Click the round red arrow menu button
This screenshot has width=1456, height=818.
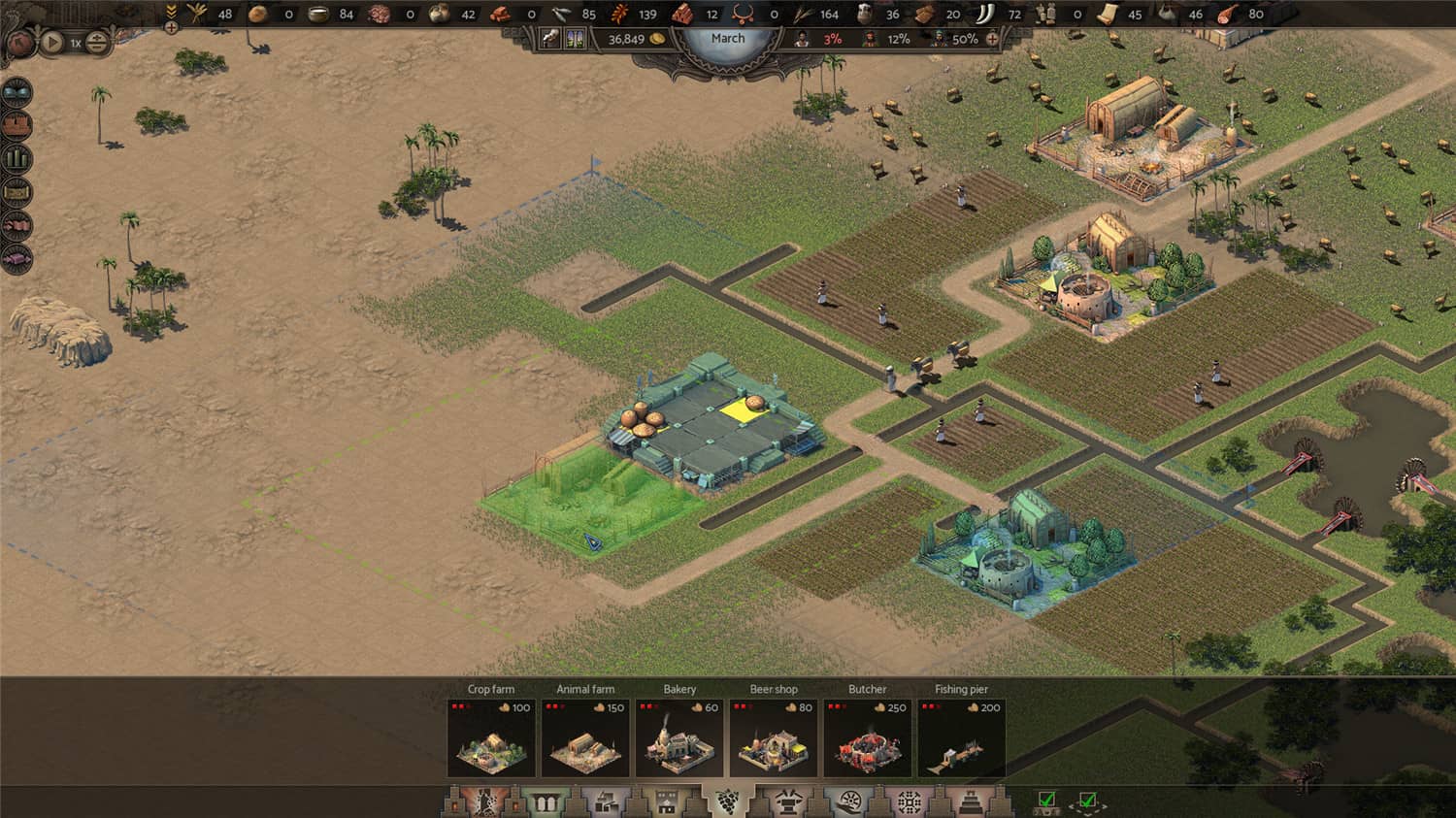[19, 43]
